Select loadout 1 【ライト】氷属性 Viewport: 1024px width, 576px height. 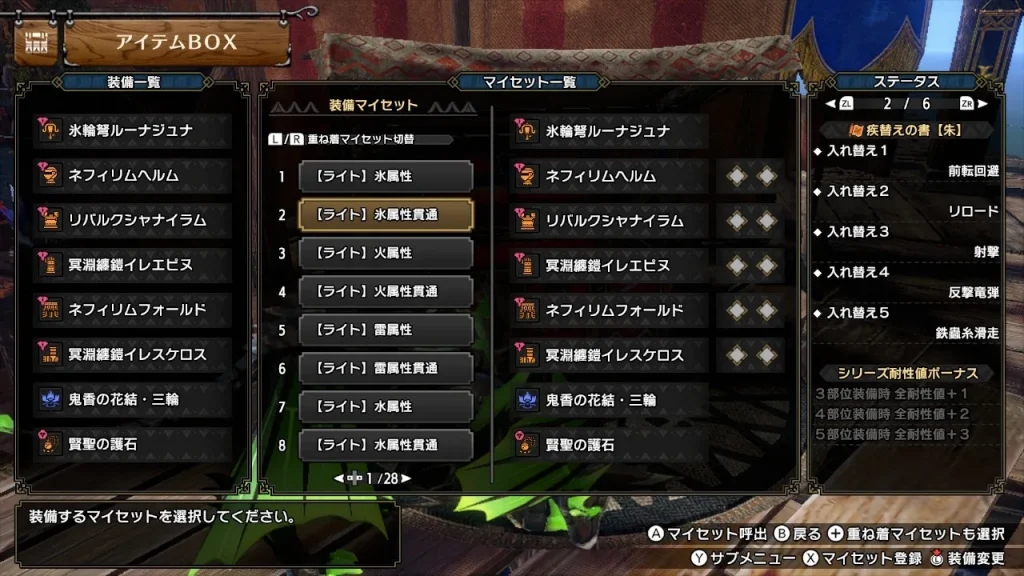click(385, 176)
